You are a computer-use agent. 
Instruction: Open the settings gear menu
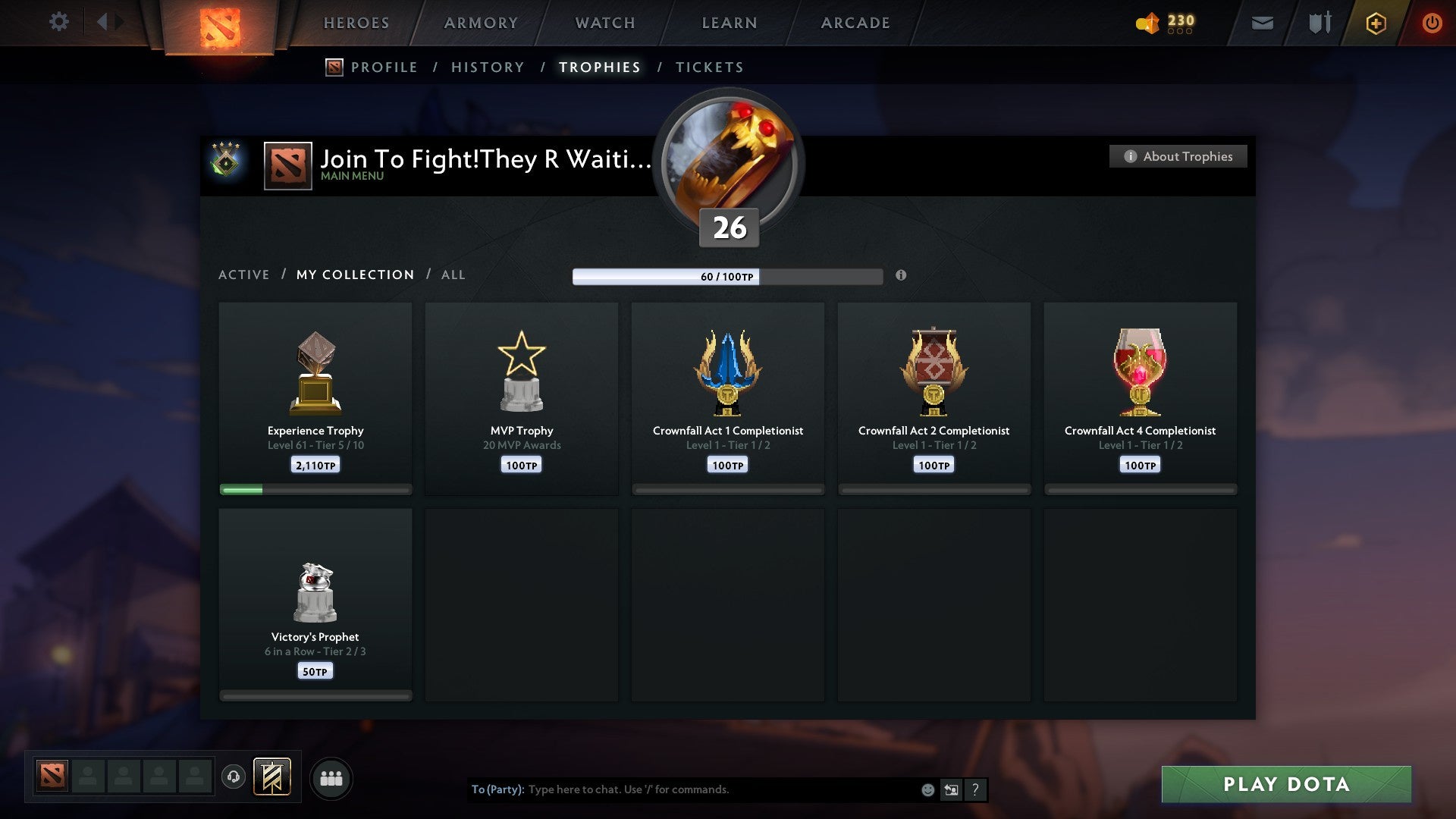pyautogui.click(x=59, y=22)
